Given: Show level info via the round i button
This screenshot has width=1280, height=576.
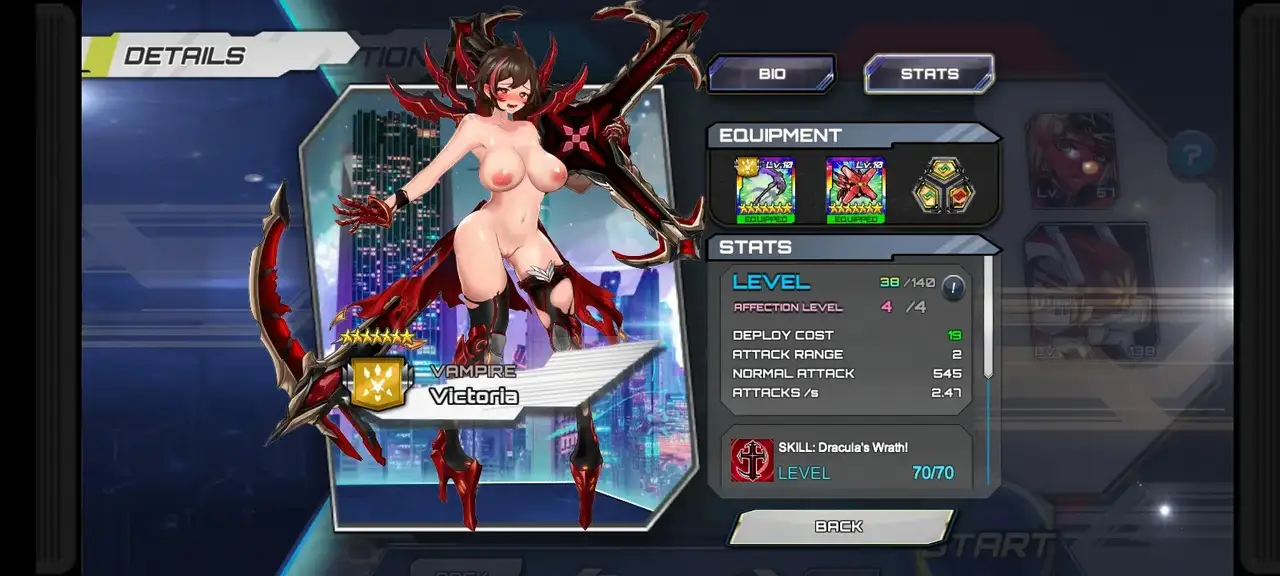Looking at the screenshot, I should [953, 288].
